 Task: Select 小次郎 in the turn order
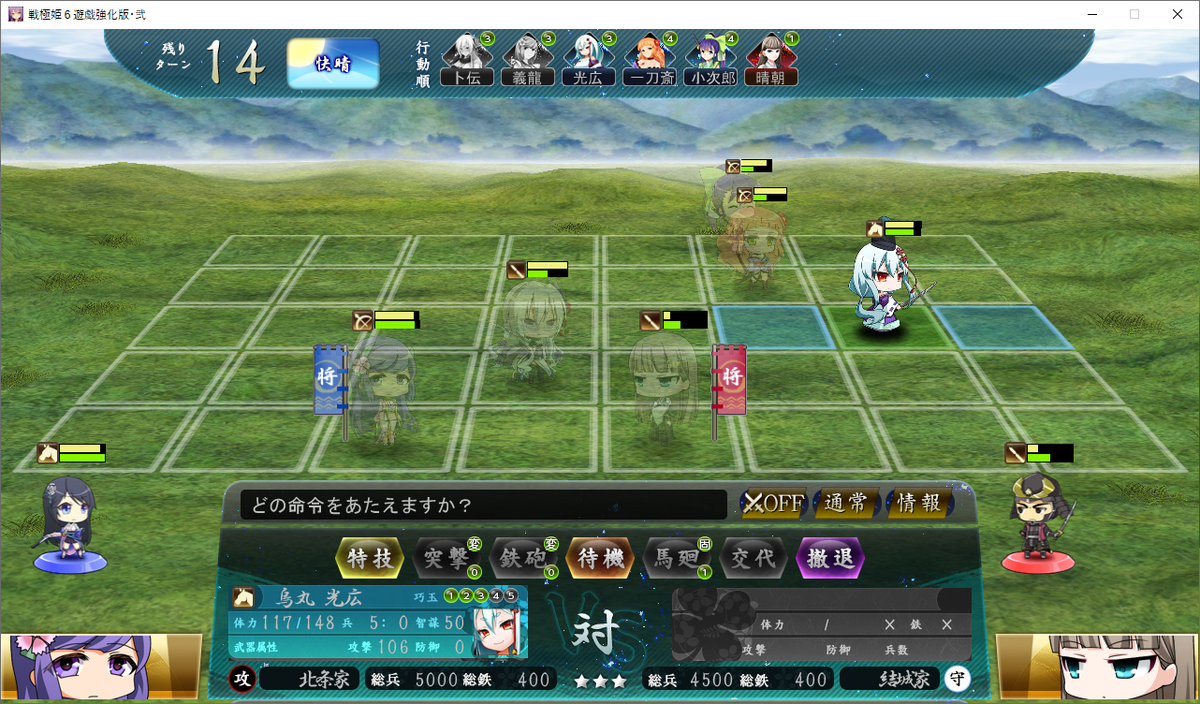710,62
